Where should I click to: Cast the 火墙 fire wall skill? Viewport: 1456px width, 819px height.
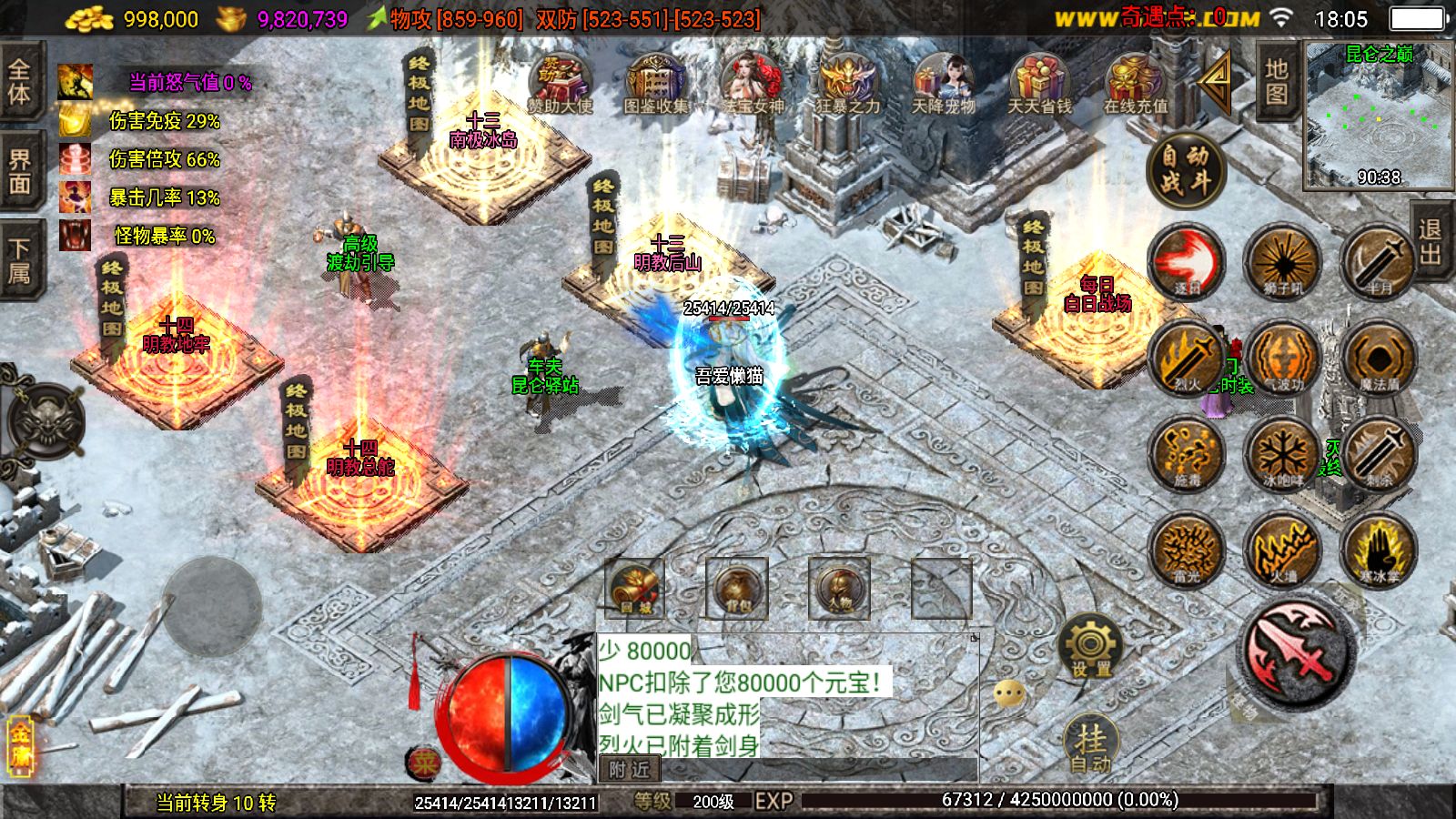1282,549
